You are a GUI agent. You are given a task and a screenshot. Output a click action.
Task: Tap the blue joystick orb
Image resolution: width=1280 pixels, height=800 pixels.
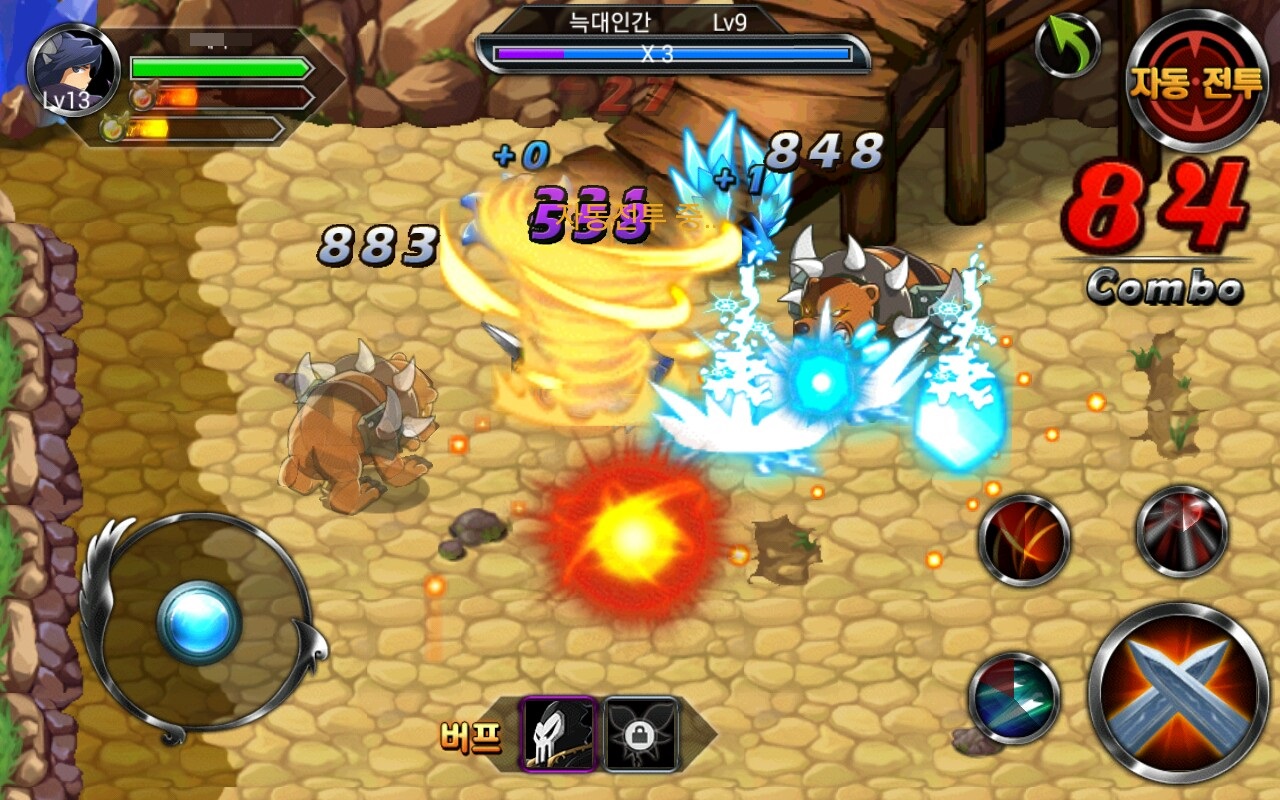(199, 622)
